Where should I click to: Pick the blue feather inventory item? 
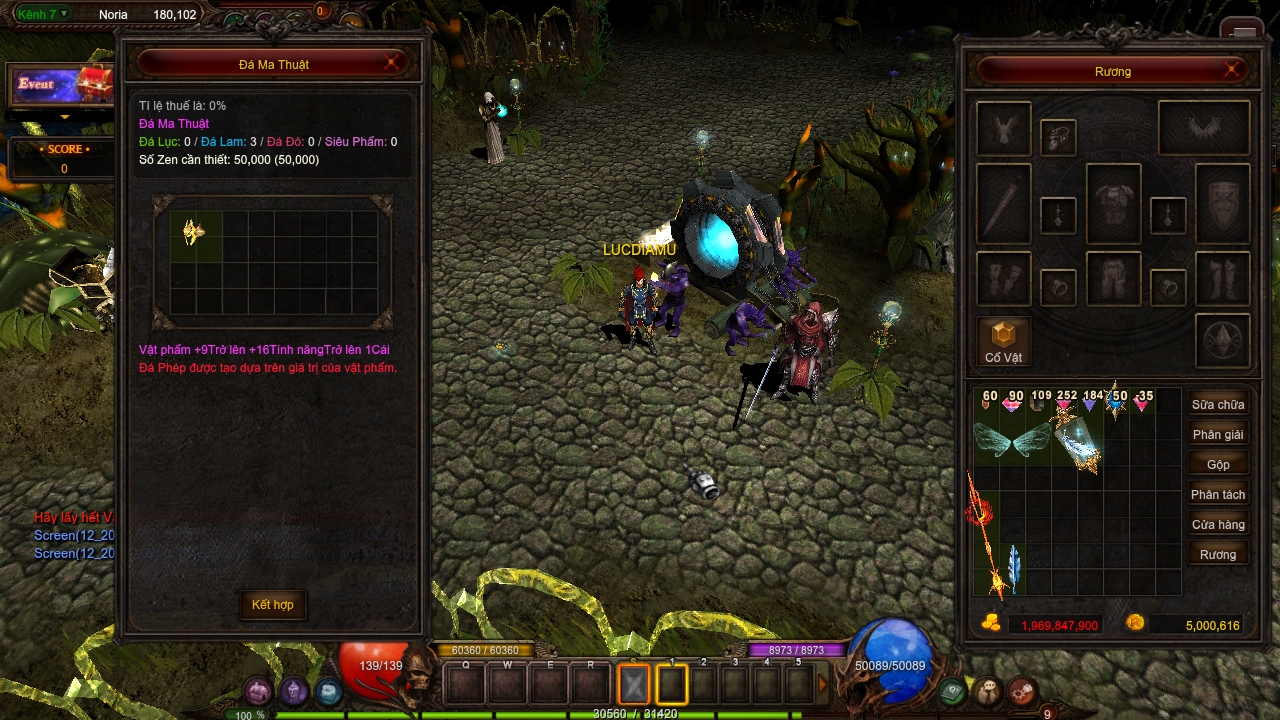(1013, 568)
